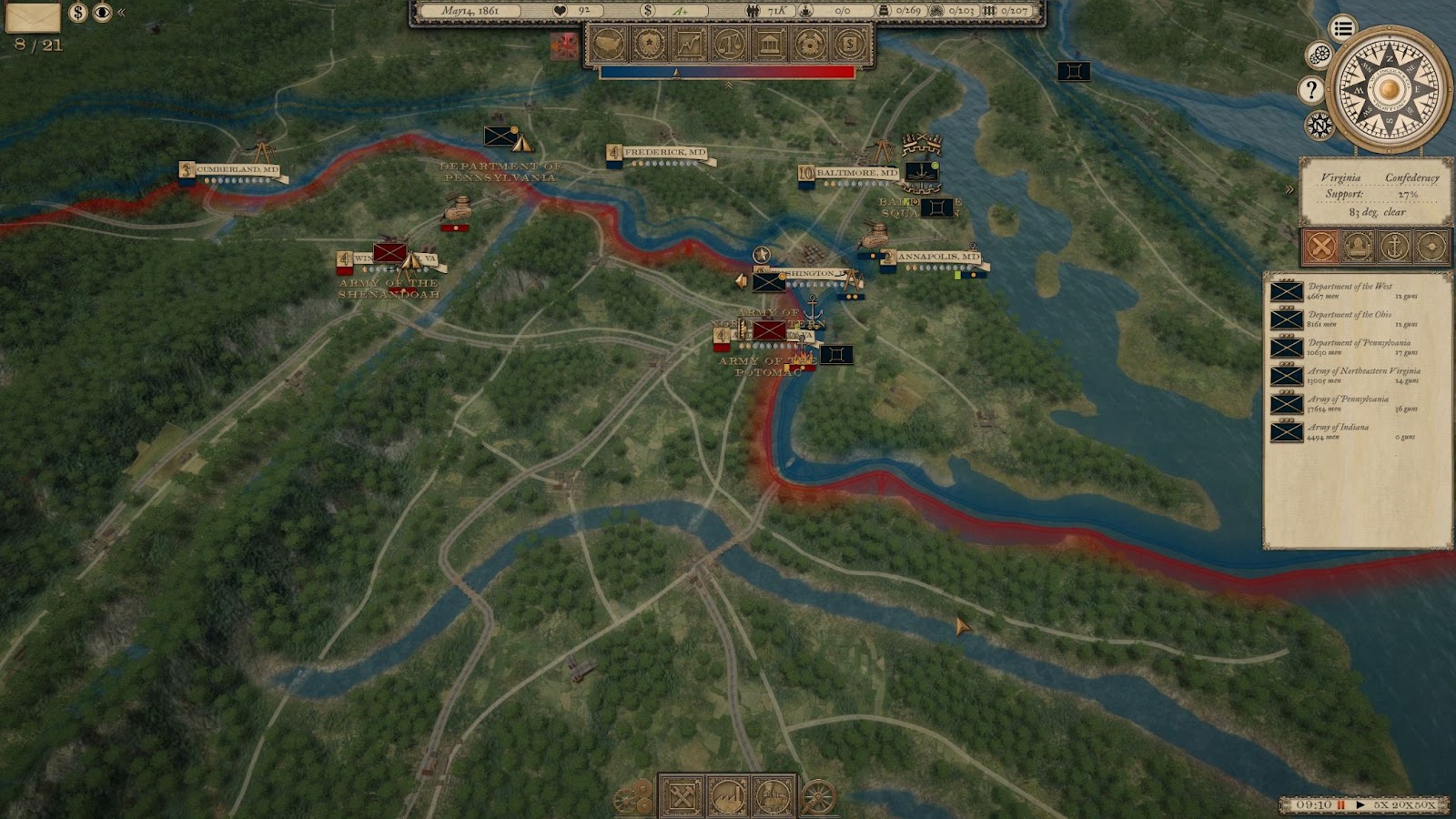Open the dollar sign finance panel
This screenshot has width=1456, height=819.
849,44
